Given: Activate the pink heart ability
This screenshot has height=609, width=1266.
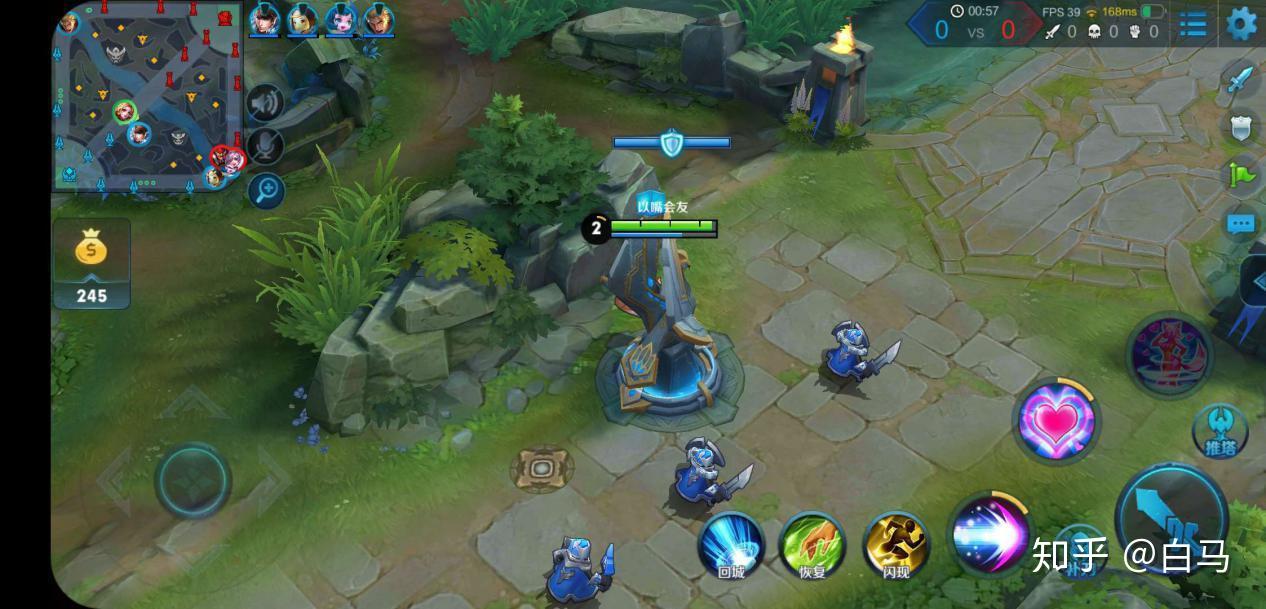Looking at the screenshot, I should coord(1055,421).
